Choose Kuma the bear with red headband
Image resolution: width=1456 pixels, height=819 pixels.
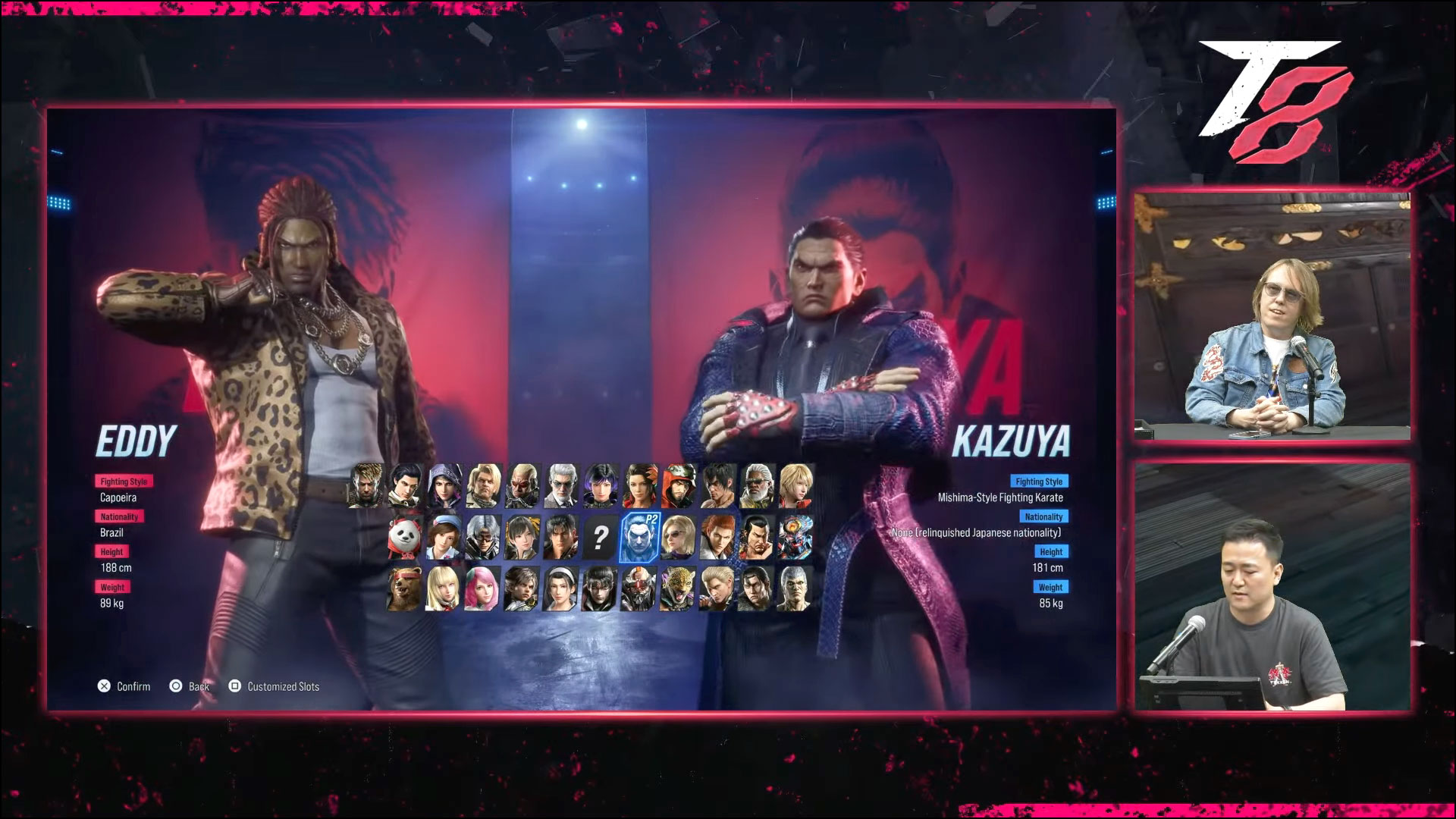click(x=404, y=589)
